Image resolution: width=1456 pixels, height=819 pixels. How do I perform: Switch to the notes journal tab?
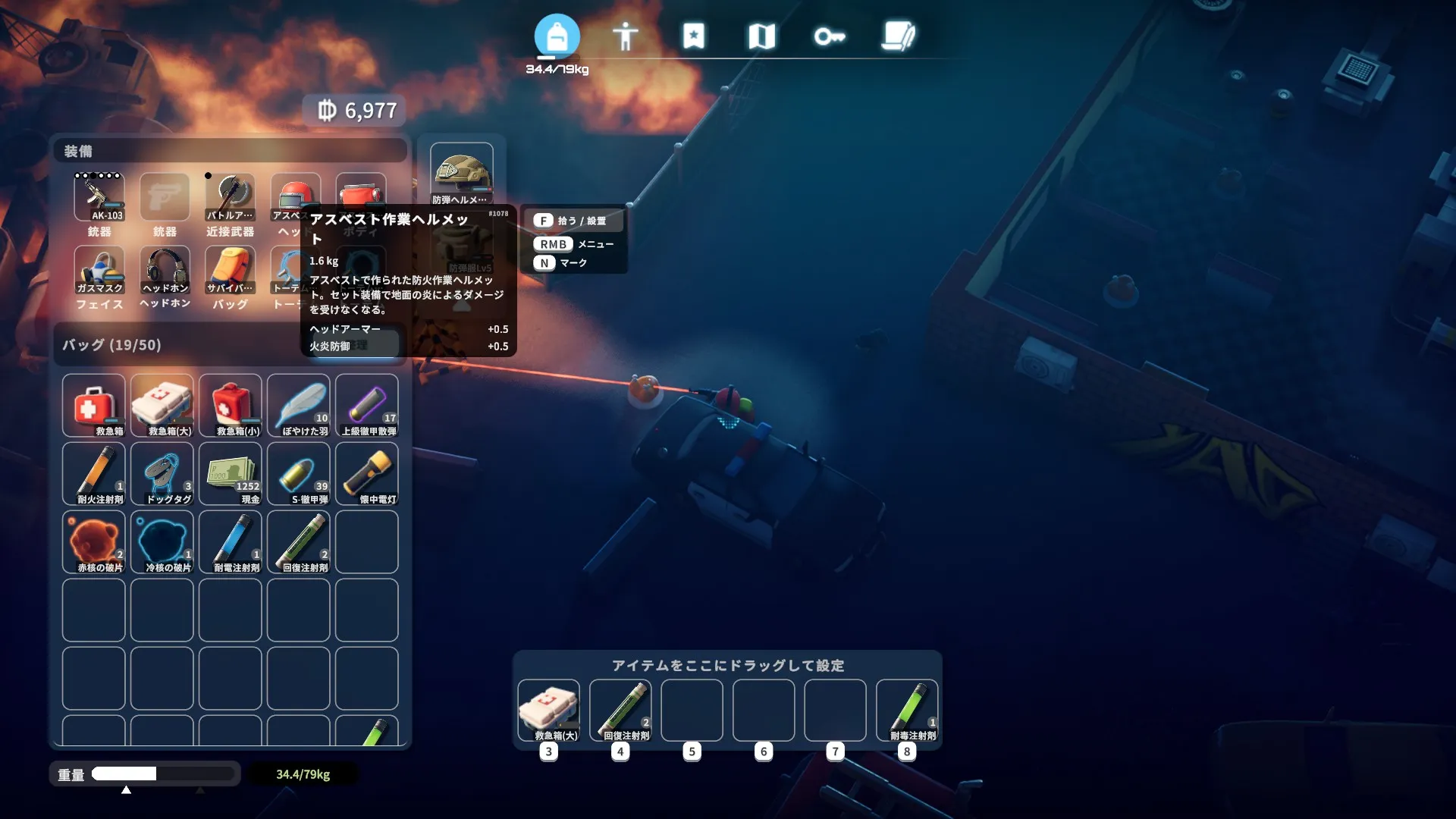pyautogui.click(x=899, y=36)
